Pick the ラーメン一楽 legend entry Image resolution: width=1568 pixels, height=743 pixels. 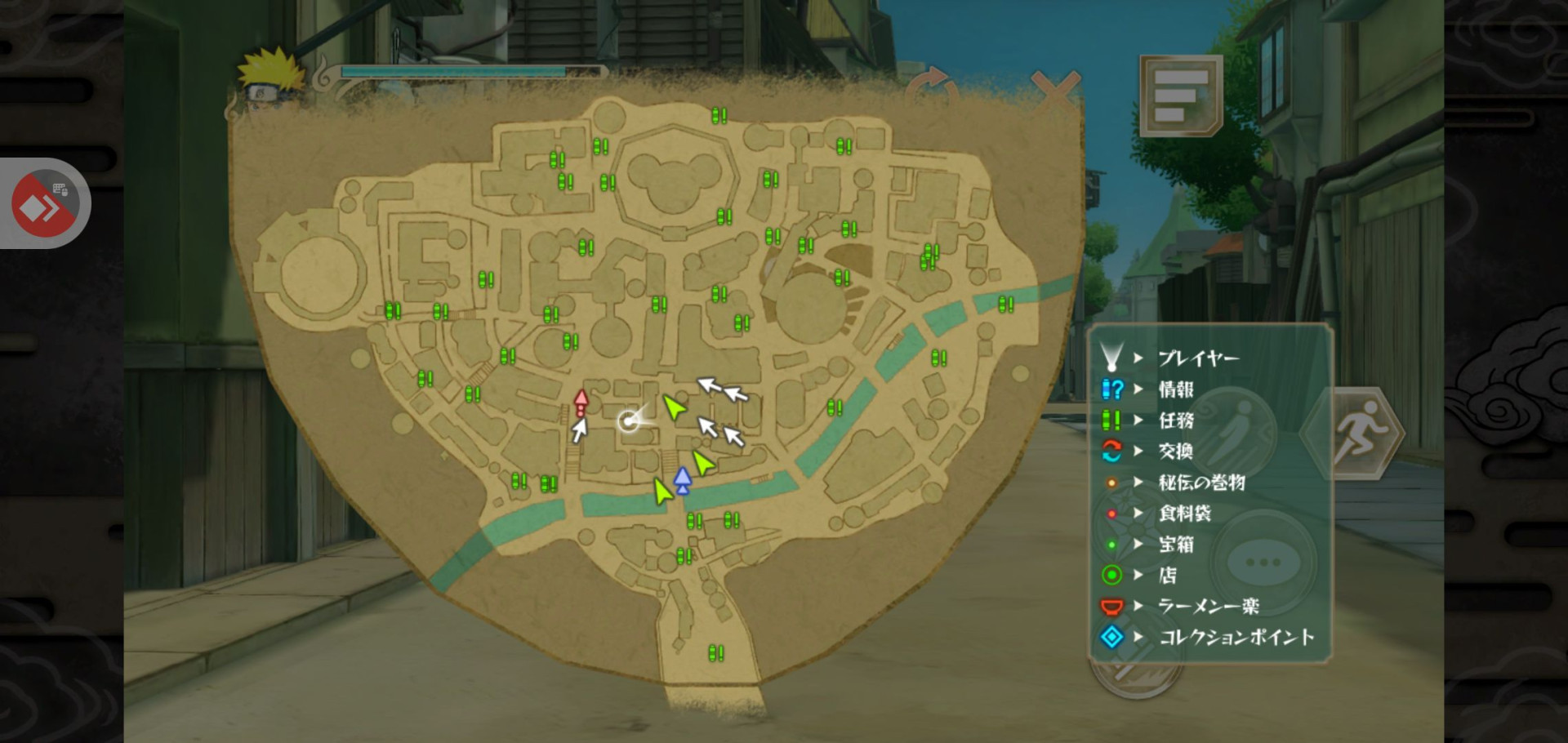coord(1208,606)
